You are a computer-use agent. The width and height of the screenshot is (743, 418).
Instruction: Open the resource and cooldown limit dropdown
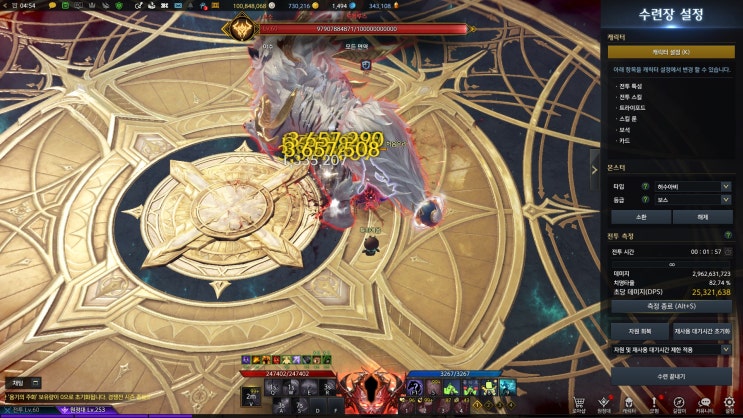point(671,350)
